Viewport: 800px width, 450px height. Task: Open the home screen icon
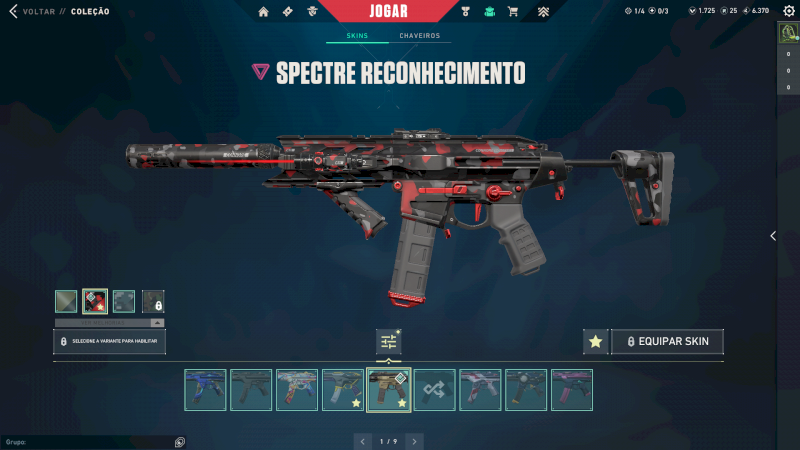coord(264,12)
